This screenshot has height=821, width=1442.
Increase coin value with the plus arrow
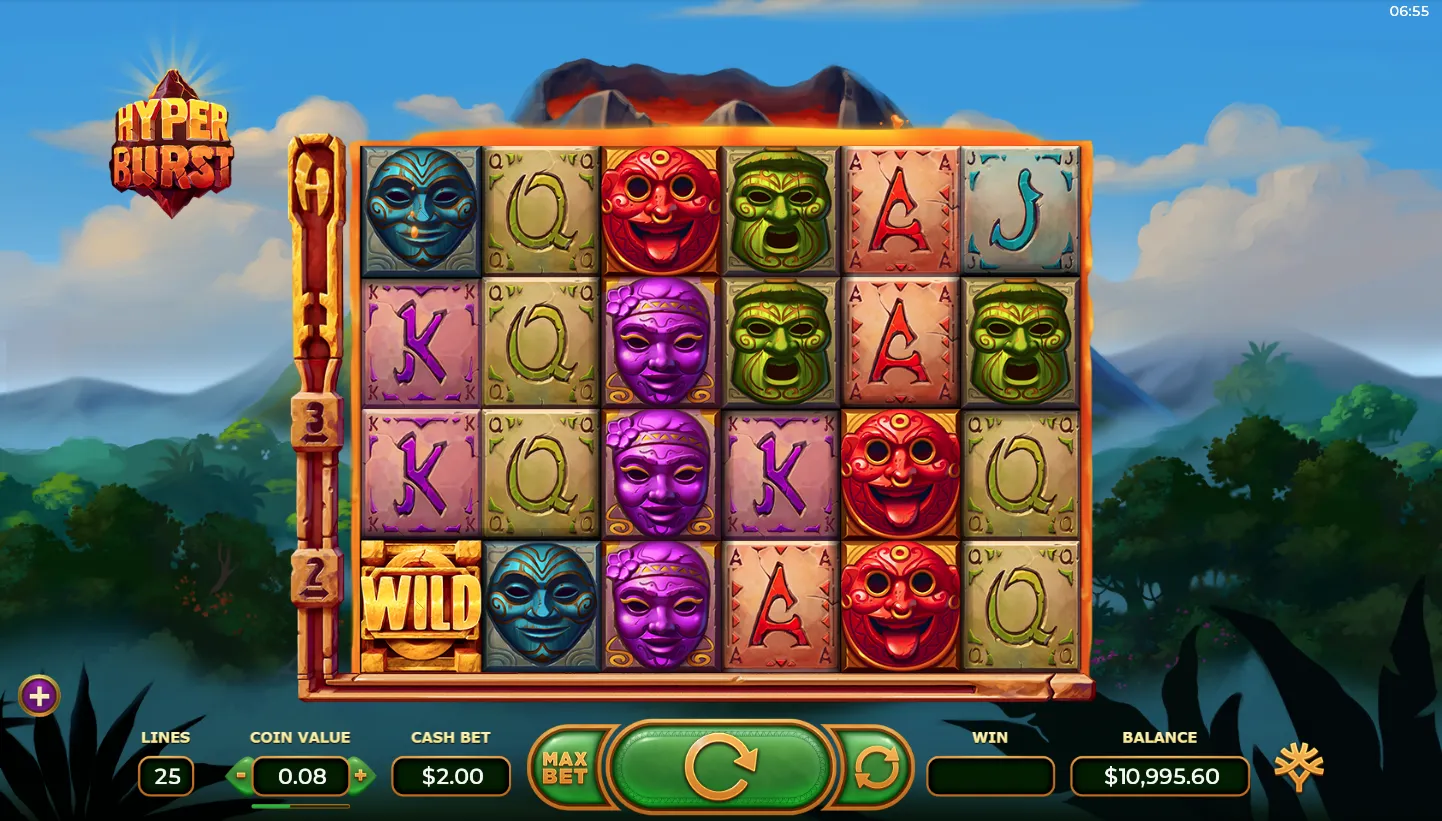[361, 775]
